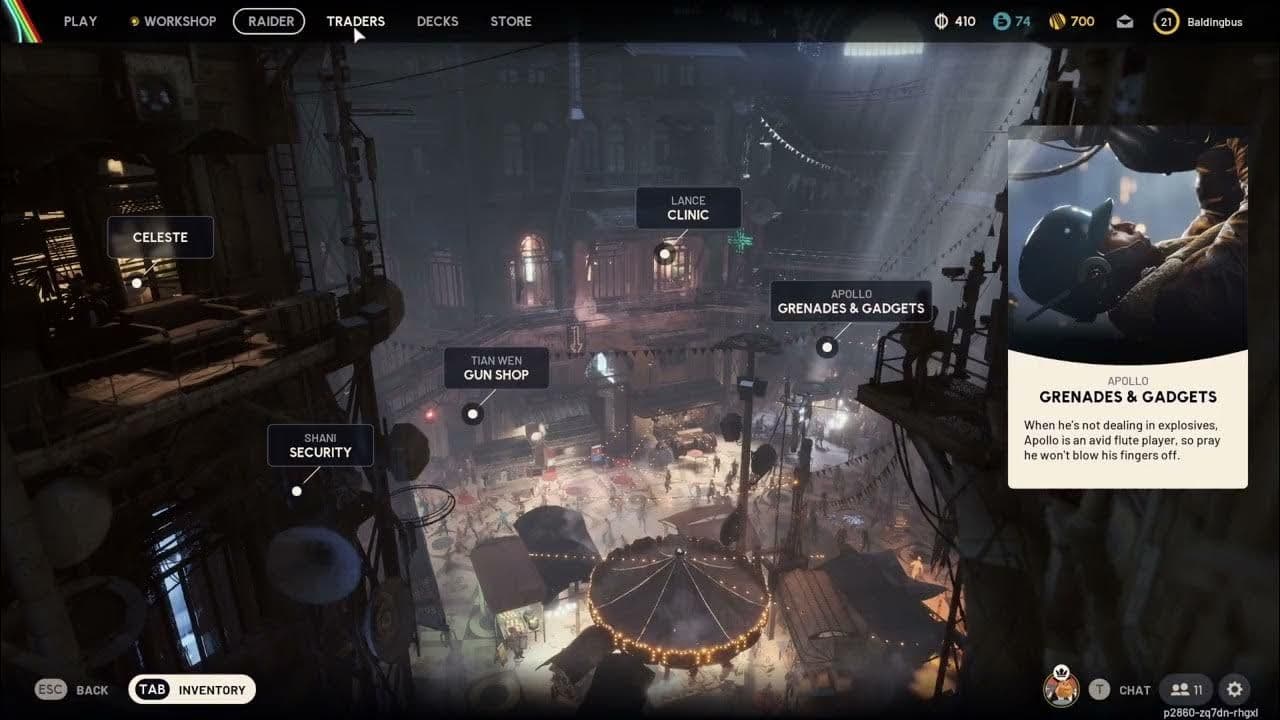This screenshot has height=720, width=1280.
Task: Open the Chat window
Action: (1134, 689)
